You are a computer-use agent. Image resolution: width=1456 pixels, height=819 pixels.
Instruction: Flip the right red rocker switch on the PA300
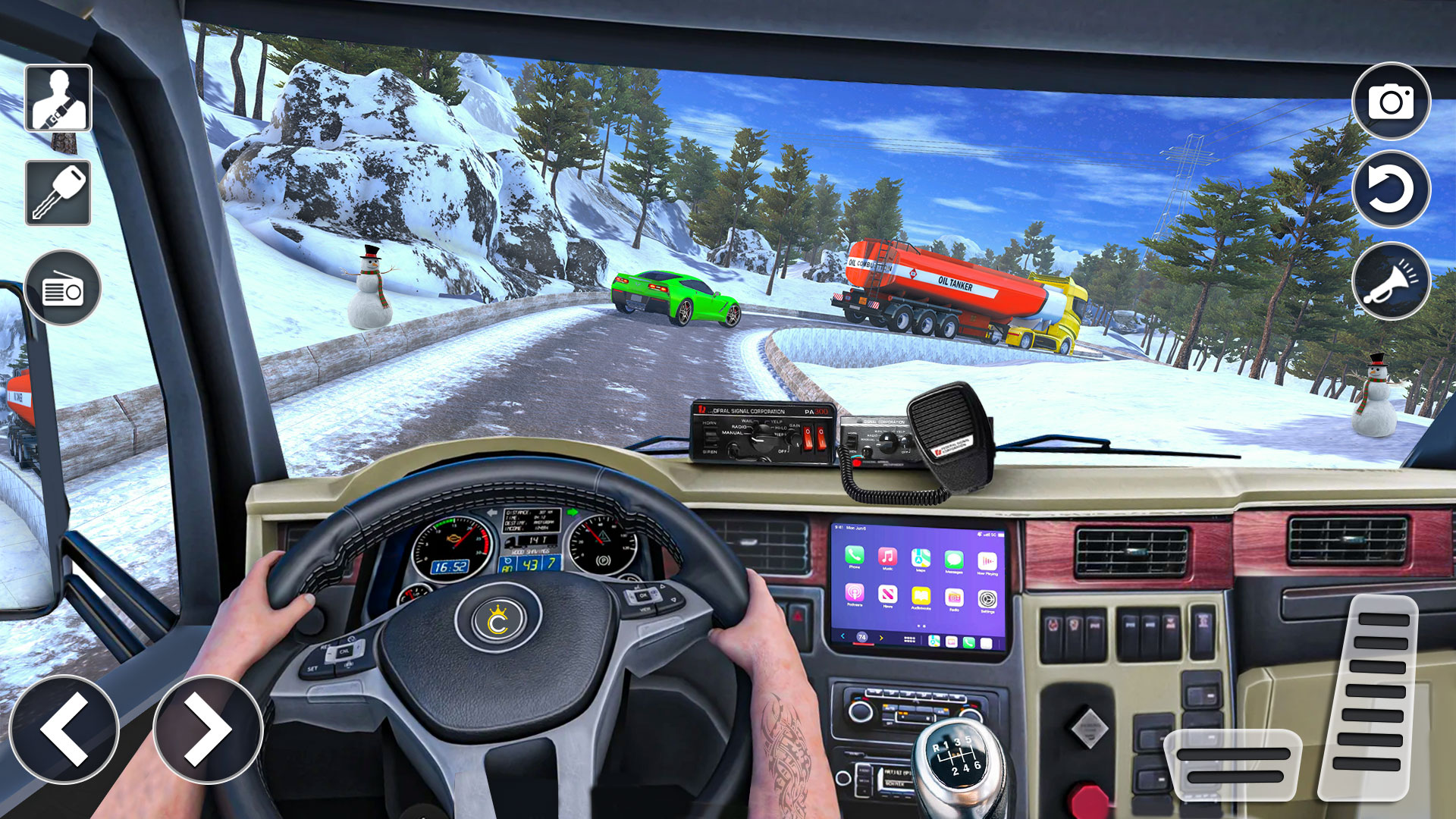coord(821,438)
